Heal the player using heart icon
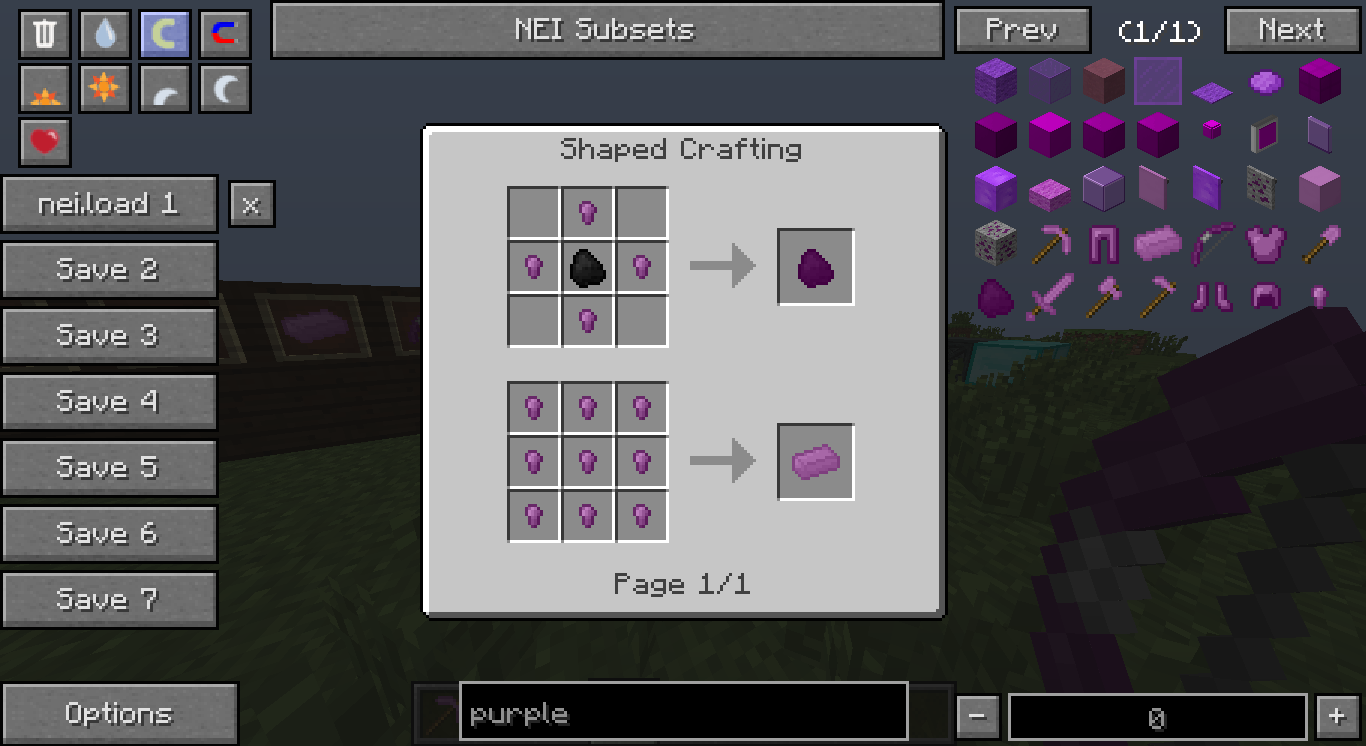This screenshot has width=1366, height=746. click(43, 143)
